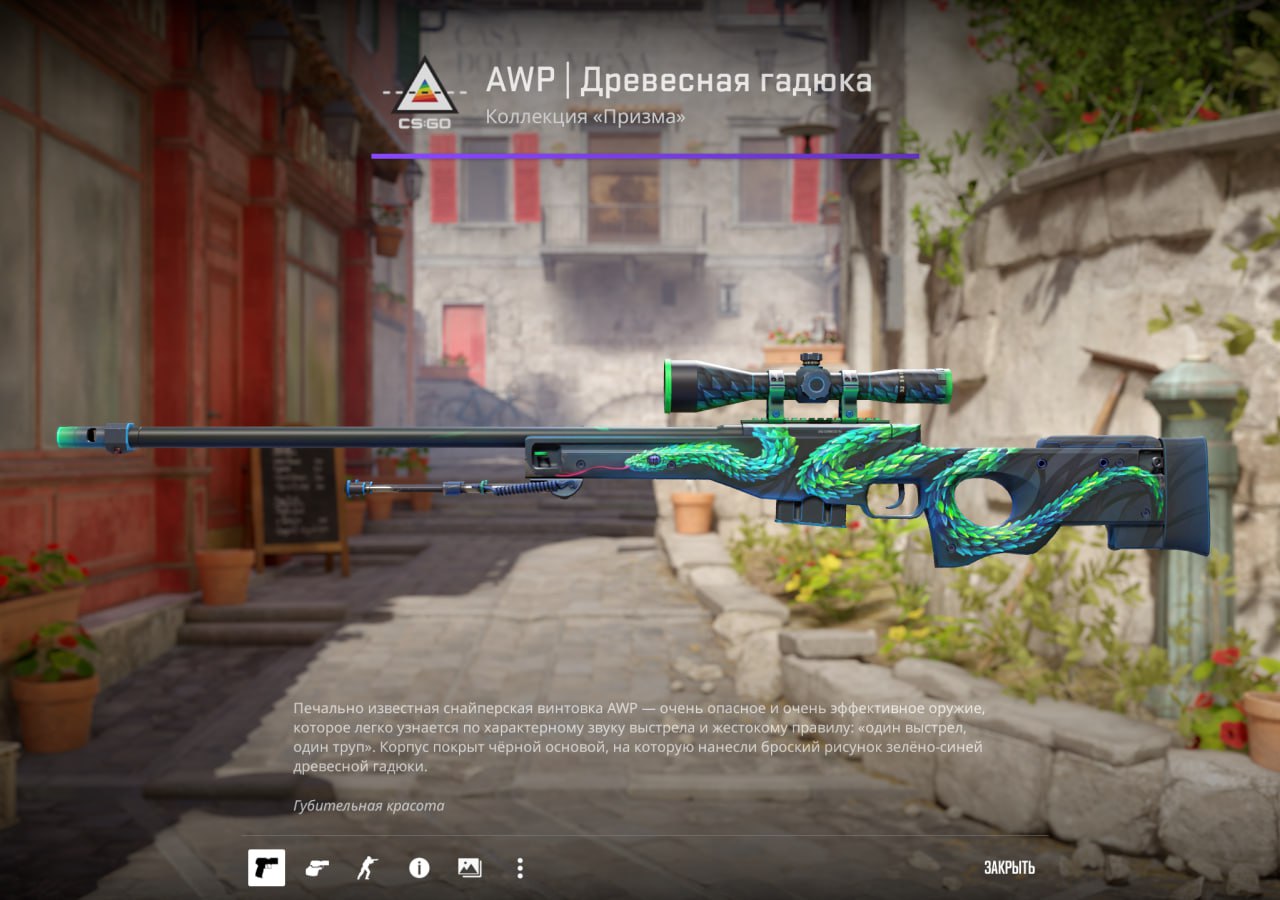This screenshot has width=1280, height=900.
Task: Open the item info icon
Action: (419, 868)
